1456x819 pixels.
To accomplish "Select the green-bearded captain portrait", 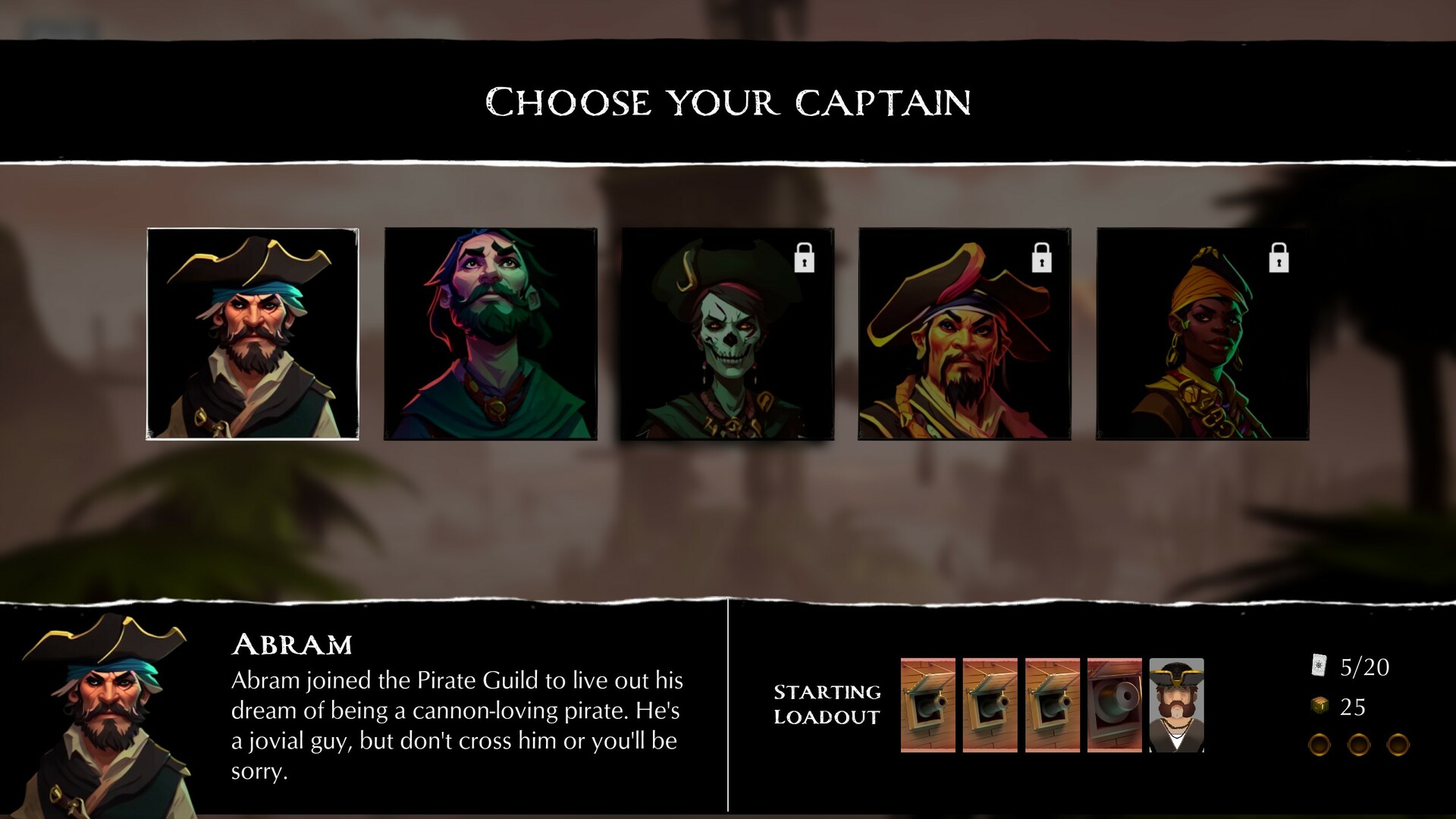I will [491, 334].
